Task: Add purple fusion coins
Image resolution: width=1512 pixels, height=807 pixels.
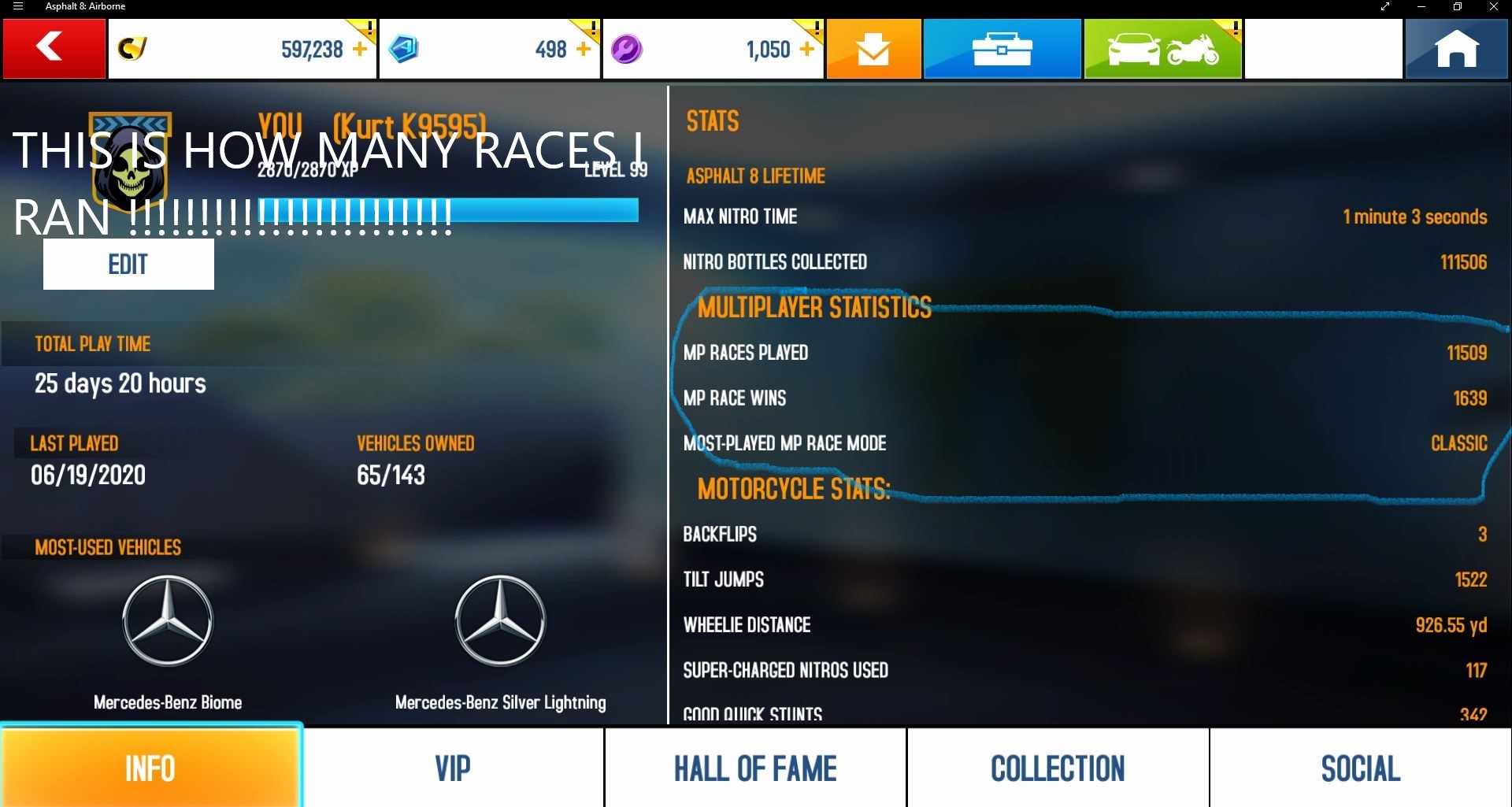Action: [807, 49]
